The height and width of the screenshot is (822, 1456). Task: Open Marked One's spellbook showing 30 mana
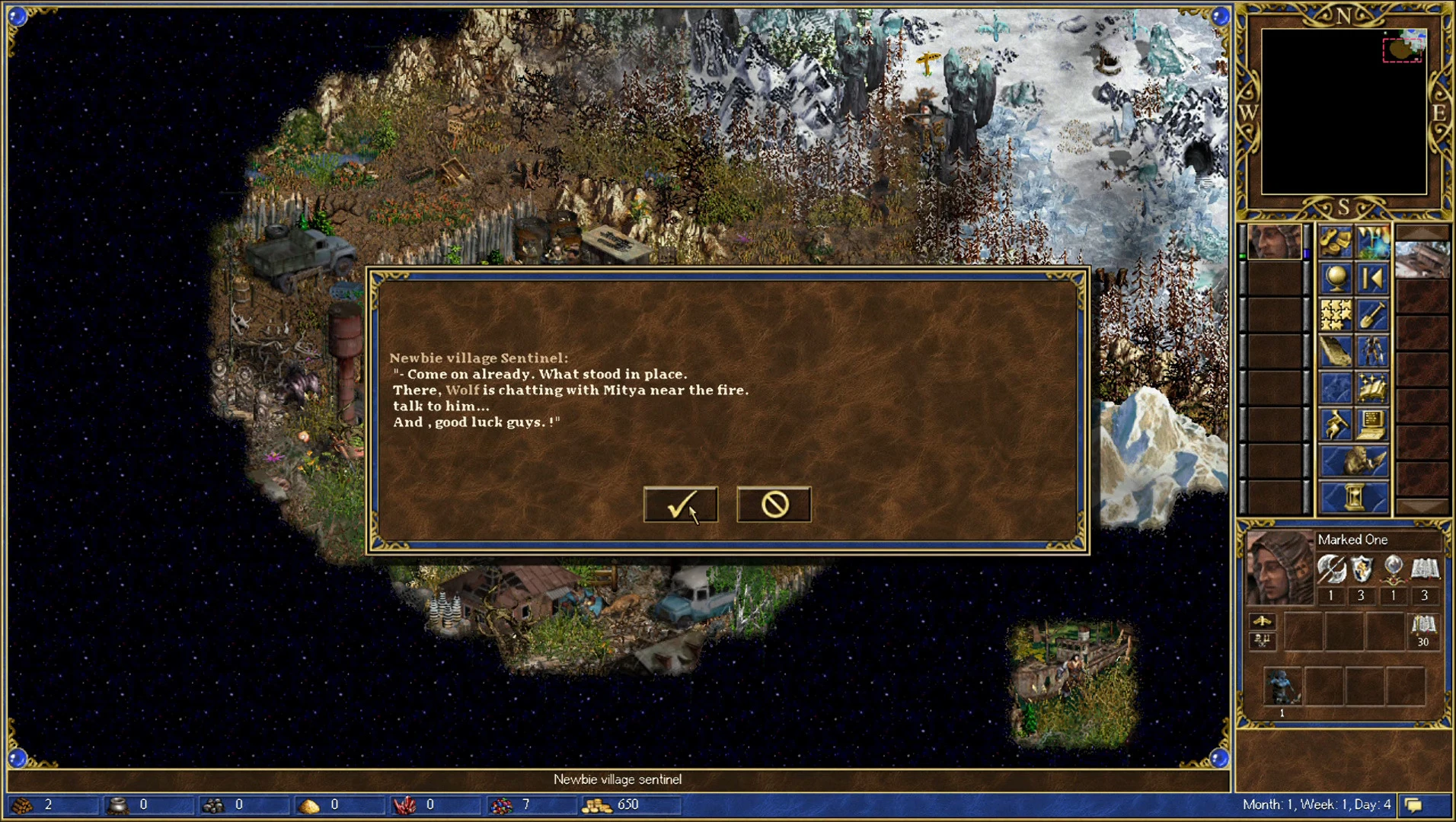pyautogui.click(x=1422, y=631)
